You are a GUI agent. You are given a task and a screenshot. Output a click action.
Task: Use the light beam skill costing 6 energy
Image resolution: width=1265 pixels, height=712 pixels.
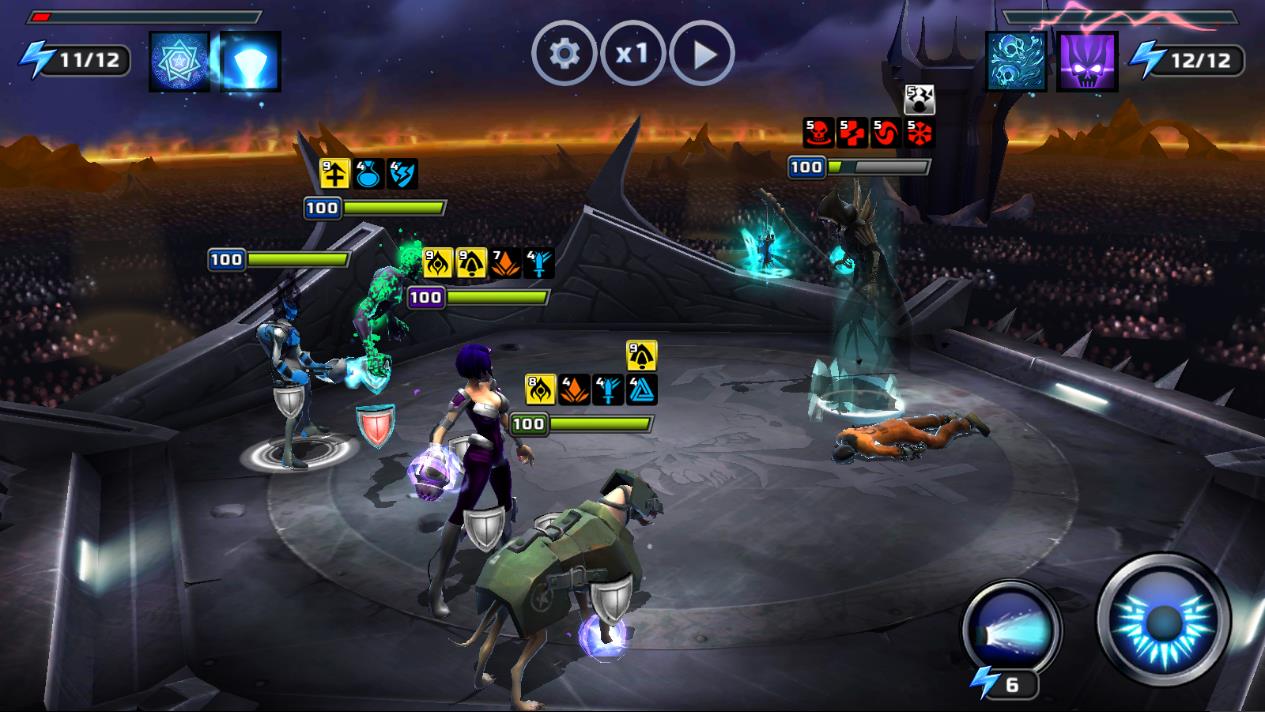pyautogui.click(x=1011, y=629)
